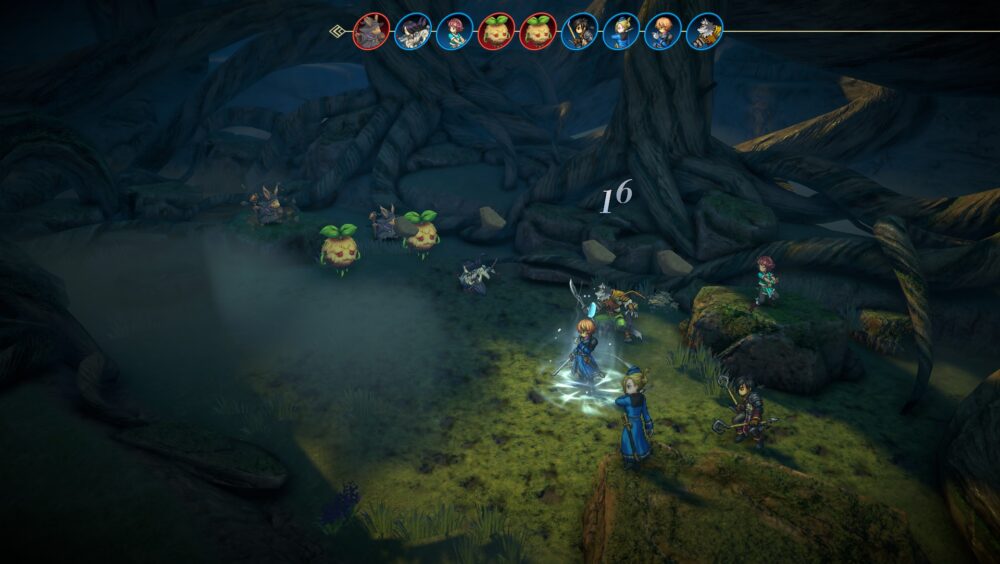1000x564 pixels.
Task: Click the dark-haired rider with white beast portrait
Action: (413, 31)
